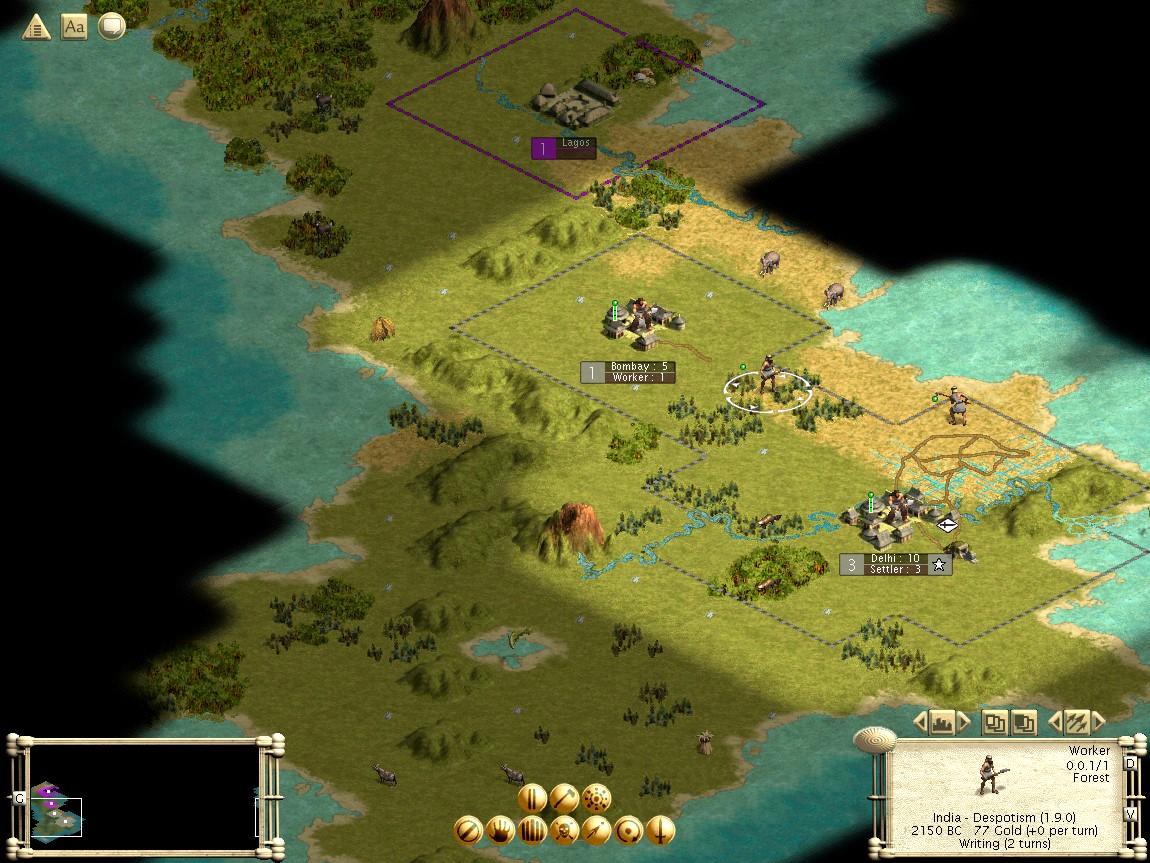Activate the two vertical bars order
Viewport: 1150px width, 863px height.
tap(532, 798)
